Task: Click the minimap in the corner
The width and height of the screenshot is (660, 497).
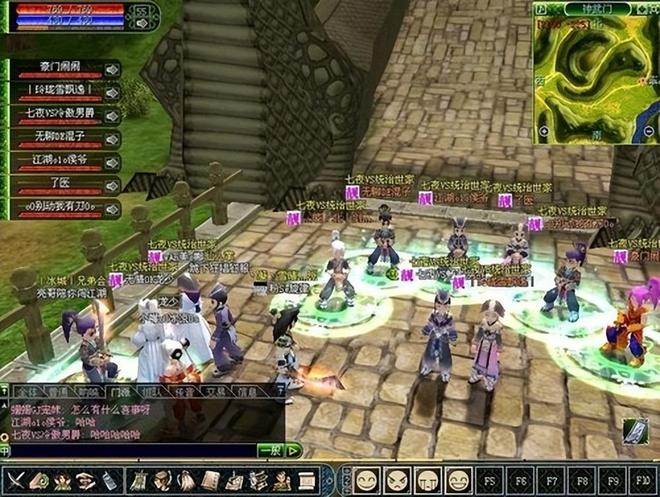Action: point(596,75)
